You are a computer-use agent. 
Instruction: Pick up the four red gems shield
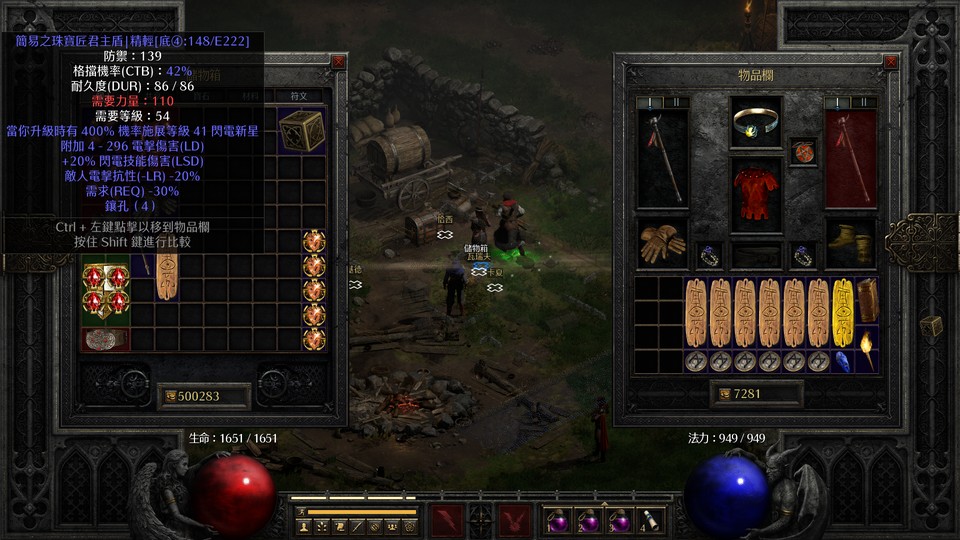[x=105, y=289]
